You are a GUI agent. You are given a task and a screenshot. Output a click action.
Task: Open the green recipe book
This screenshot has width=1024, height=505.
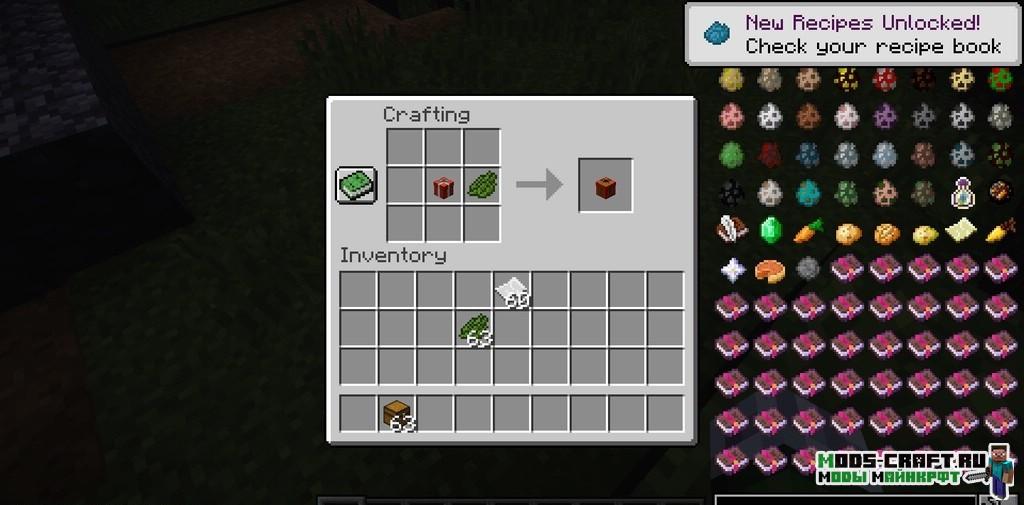click(x=357, y=186)
